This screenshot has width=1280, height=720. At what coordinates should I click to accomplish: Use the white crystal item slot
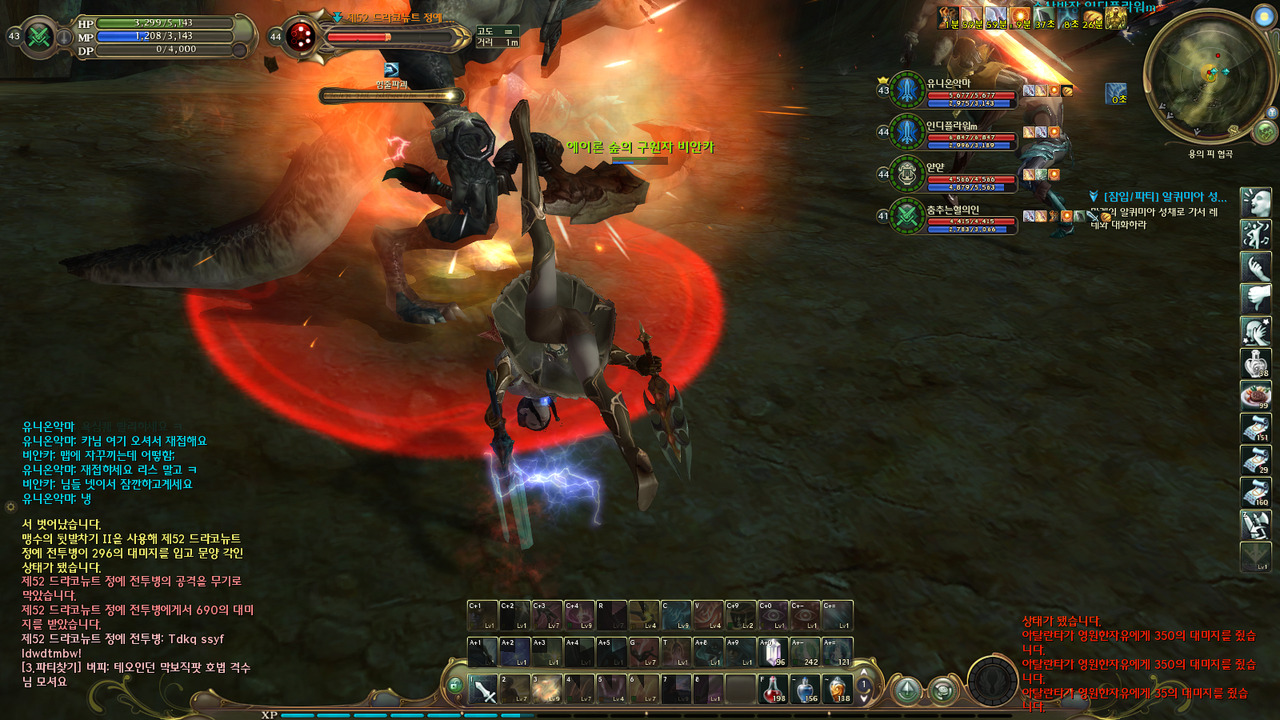[x=773, y=651]
